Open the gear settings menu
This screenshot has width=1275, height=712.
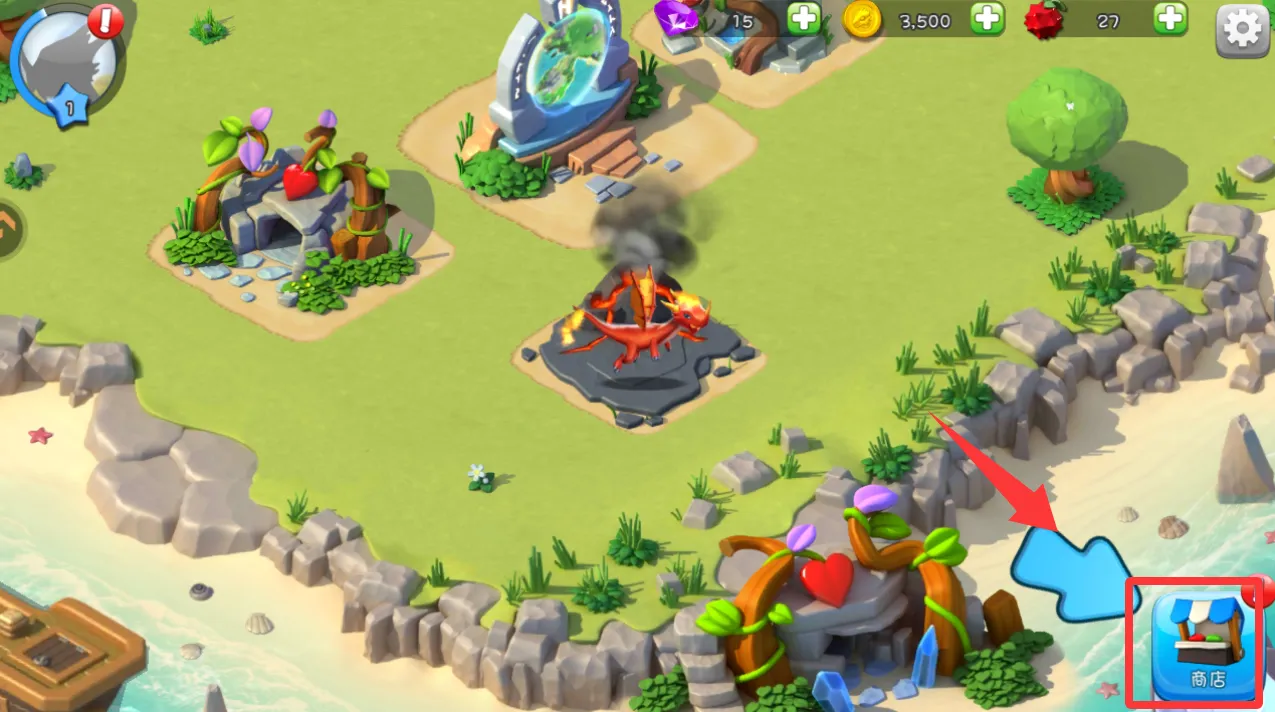(x=1241, y=30)
